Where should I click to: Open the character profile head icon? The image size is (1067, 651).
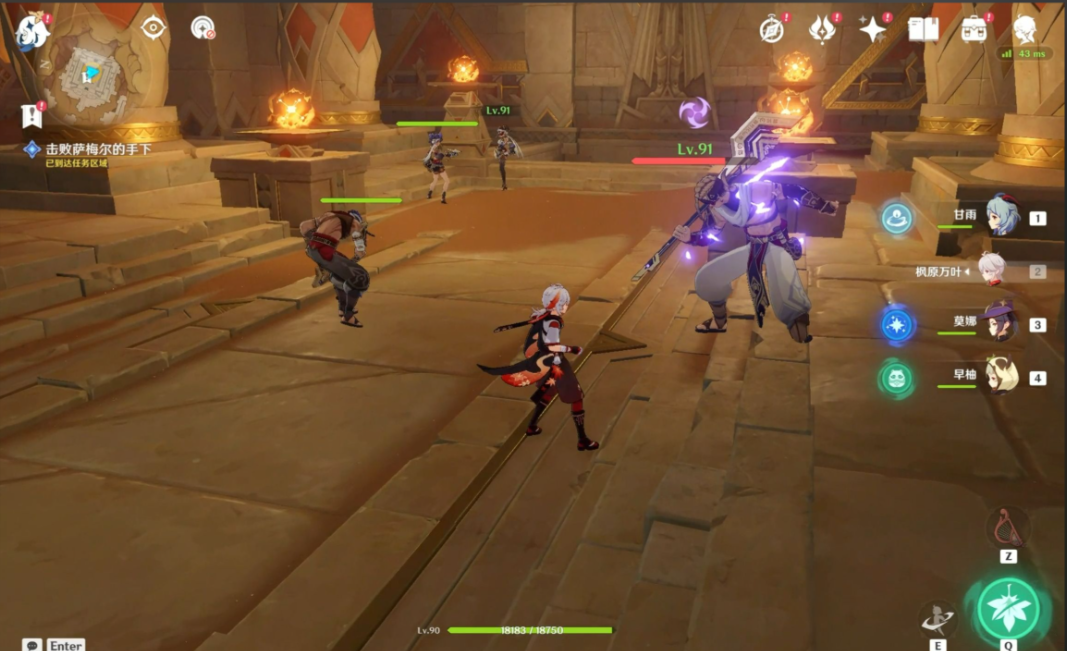click(1025, 29)
